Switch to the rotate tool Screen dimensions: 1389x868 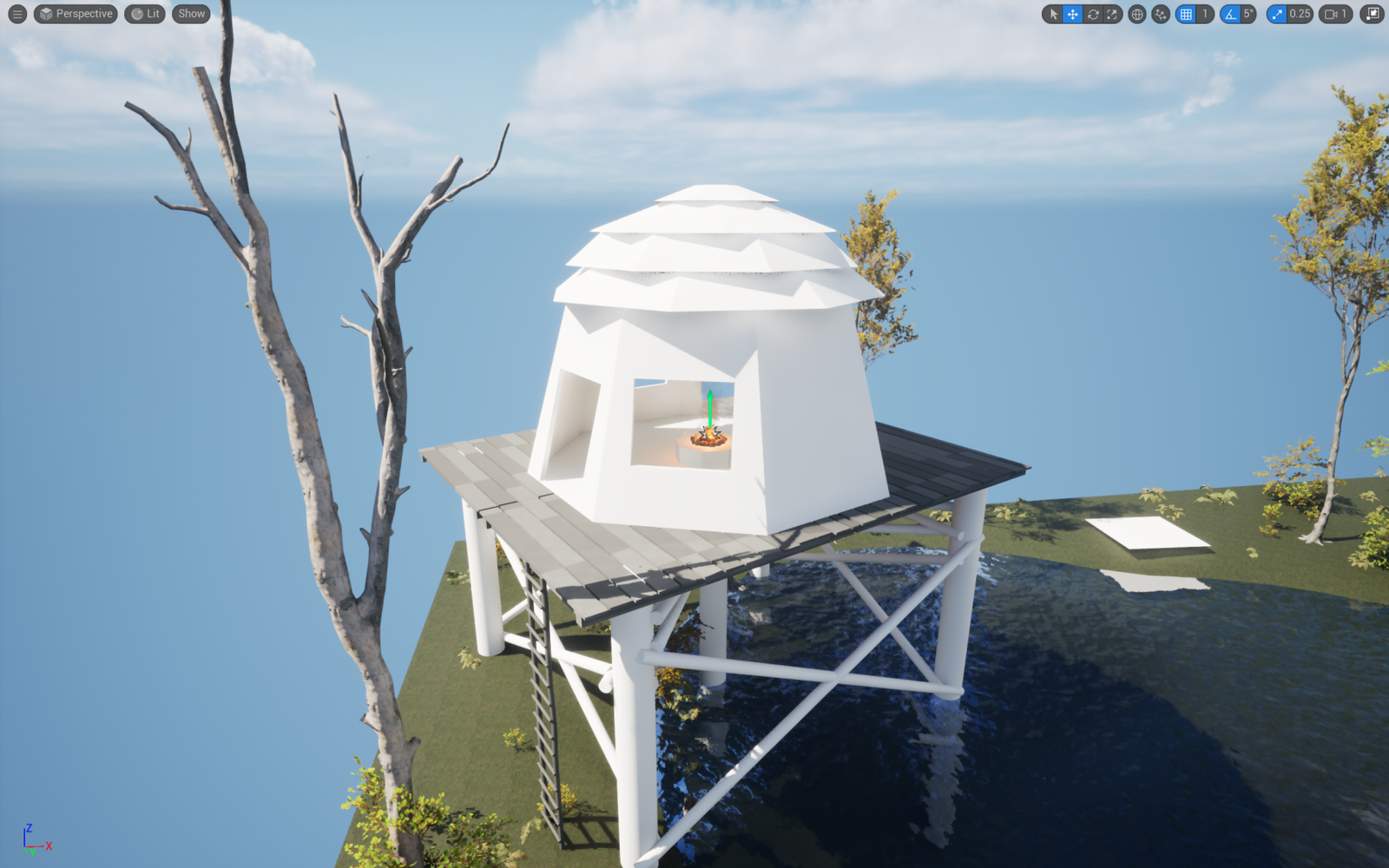click(x=1093, y=14)
